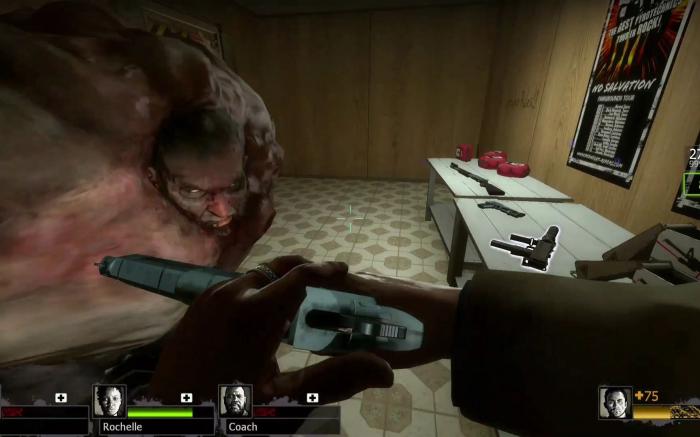
Task: Click Coach's teammate portrait
Action: click(x=235, y=401)
